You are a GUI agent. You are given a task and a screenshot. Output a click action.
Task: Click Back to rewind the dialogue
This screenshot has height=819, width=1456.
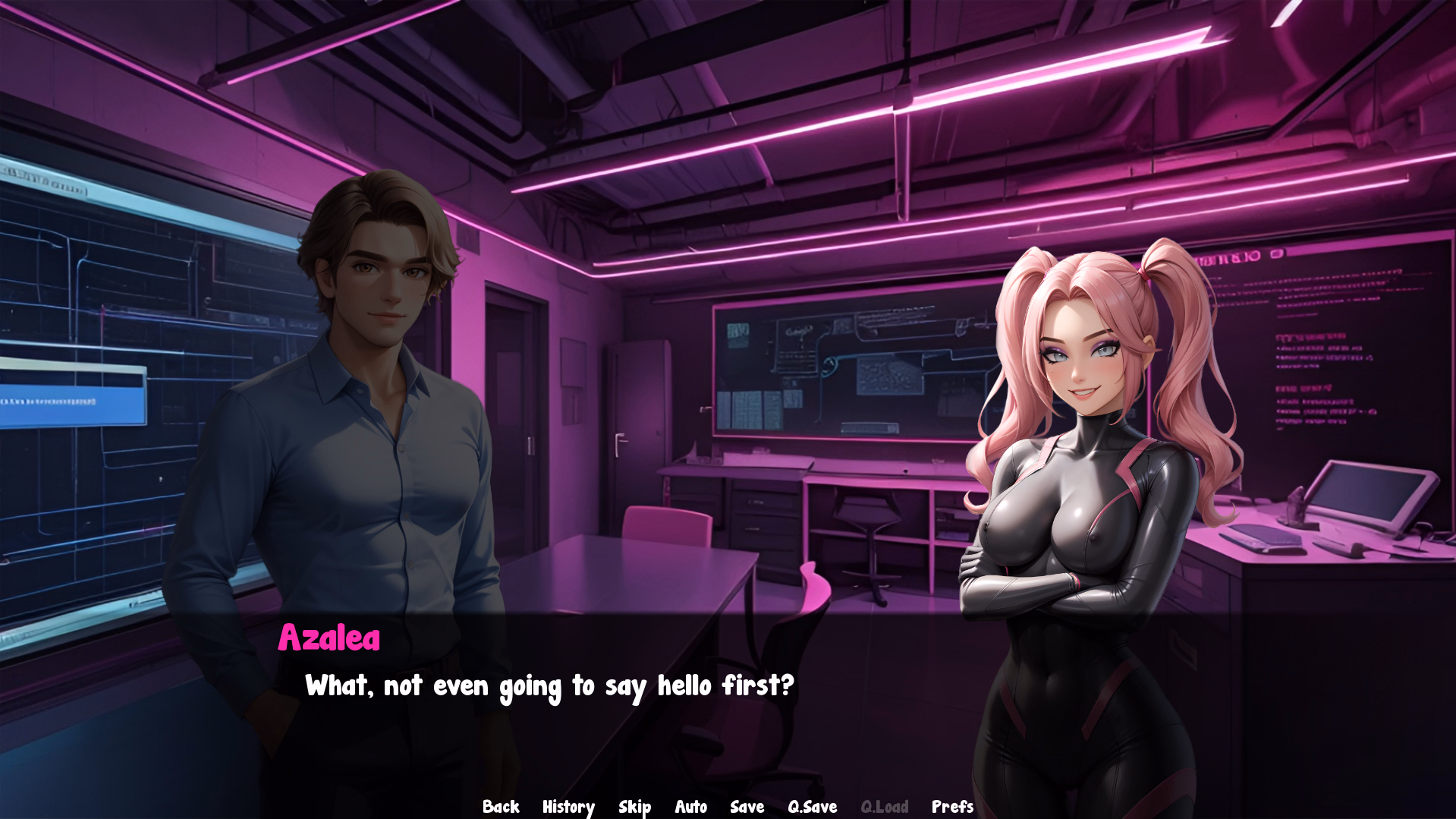(501, 807)
